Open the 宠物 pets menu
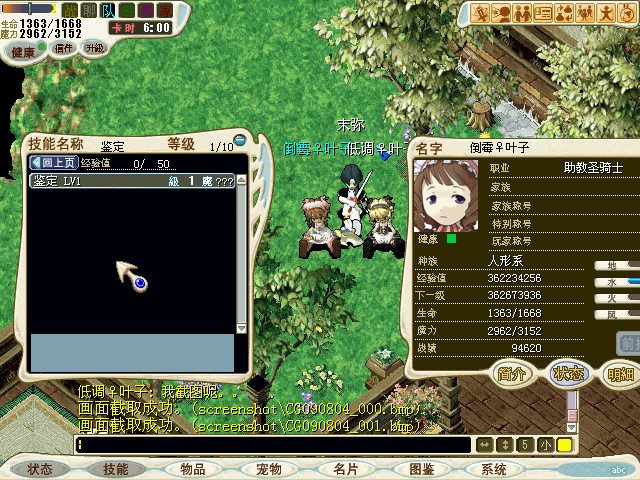Image resolution: width=640 pixels, height=480 pixels. click(x=269, y=468)
